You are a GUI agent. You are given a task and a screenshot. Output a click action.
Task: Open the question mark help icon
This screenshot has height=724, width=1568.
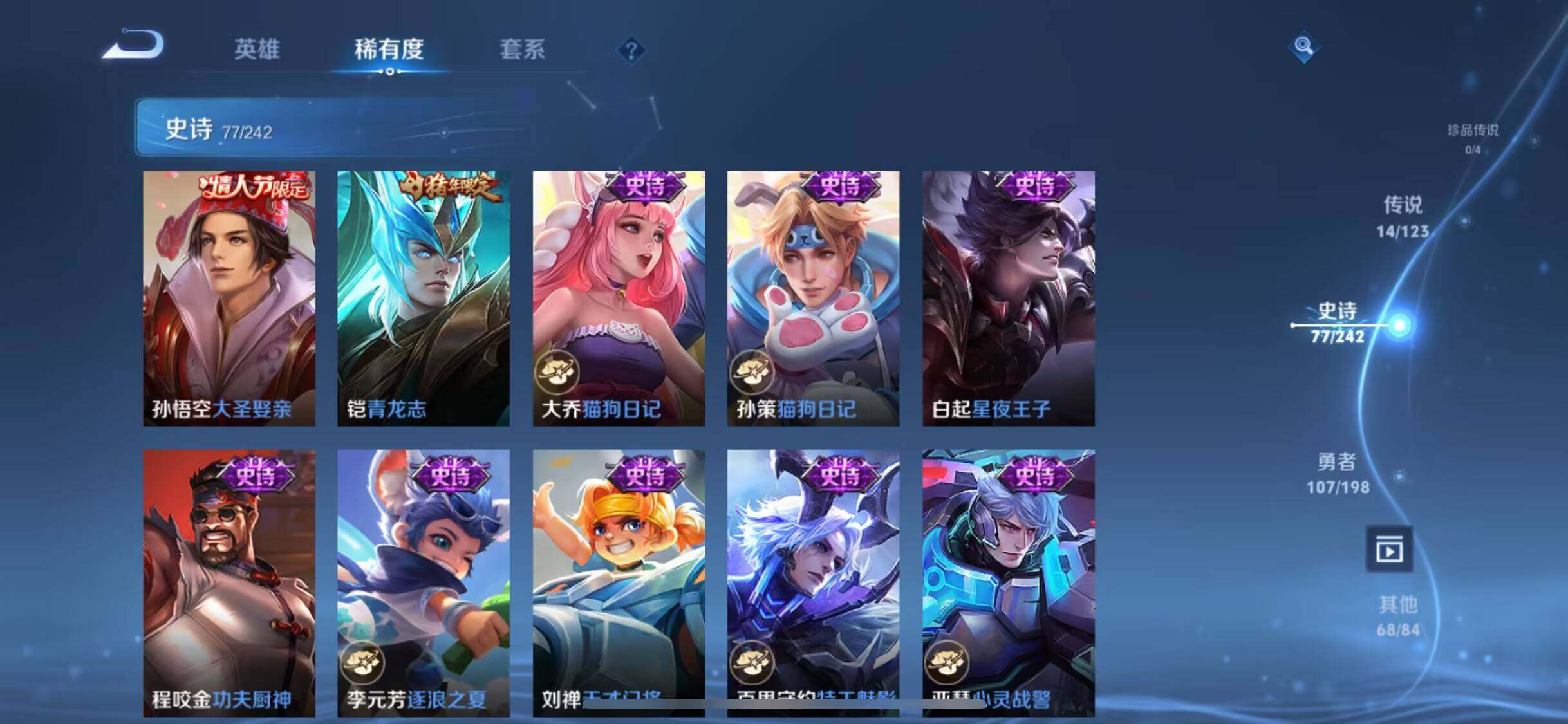pyautogui.click(x=631, y=50)
